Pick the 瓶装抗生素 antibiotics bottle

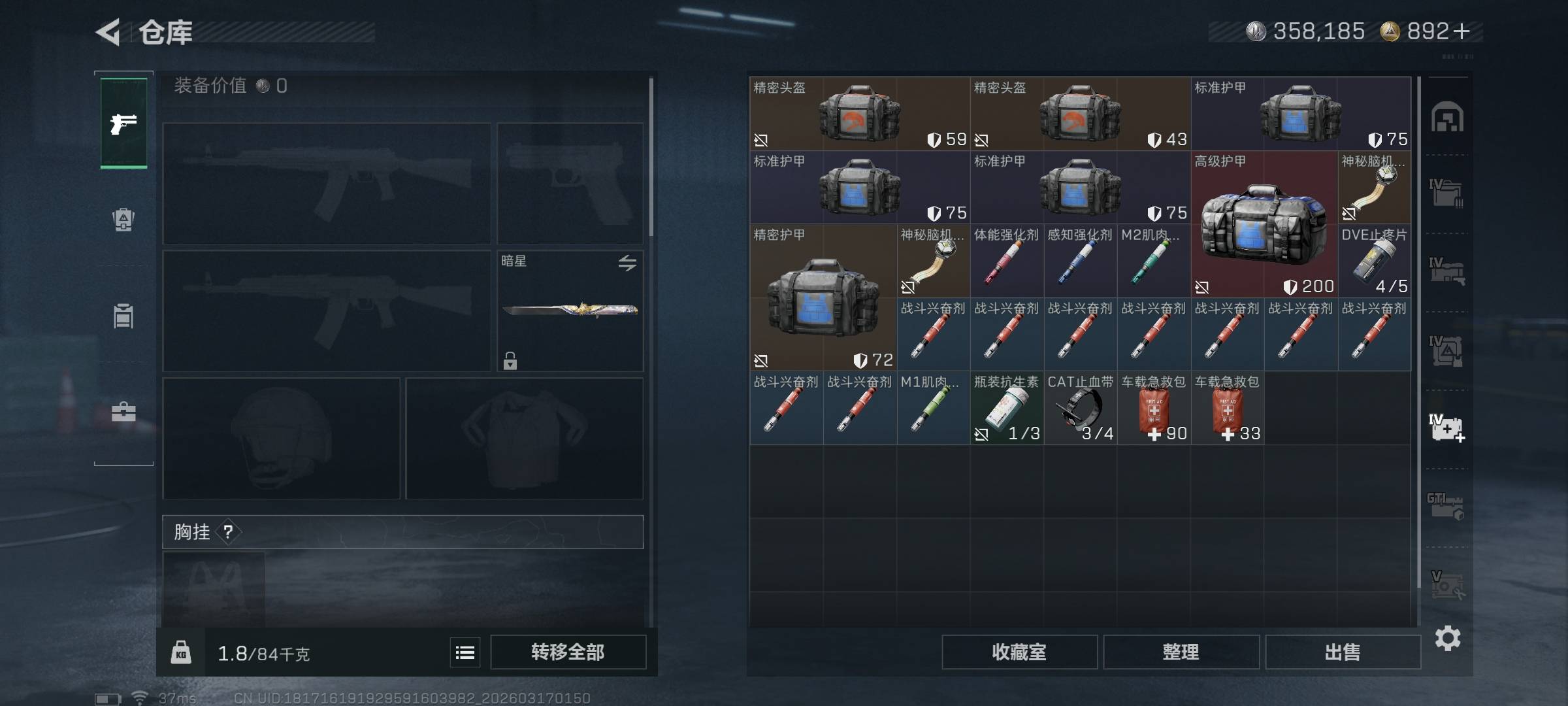[1007, 409]
